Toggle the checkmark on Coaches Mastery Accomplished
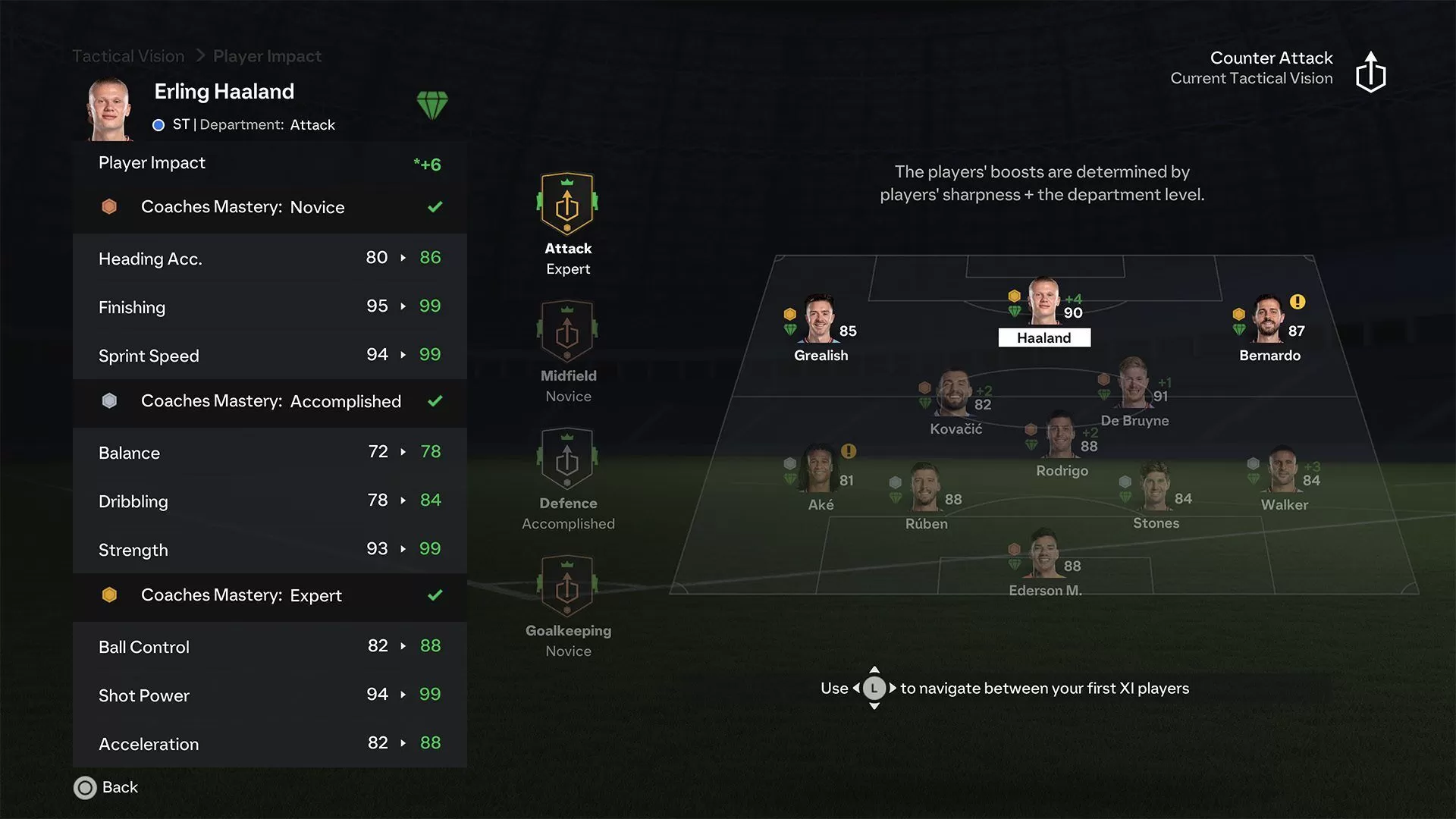Image resolution: width=1456 pixels, height=819 pixels. [435, 401]
